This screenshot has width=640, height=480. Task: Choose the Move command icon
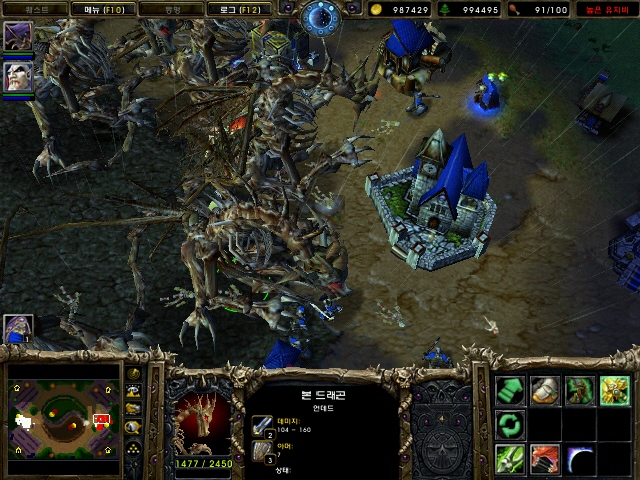pyautogui.click(x=510, y=390)
